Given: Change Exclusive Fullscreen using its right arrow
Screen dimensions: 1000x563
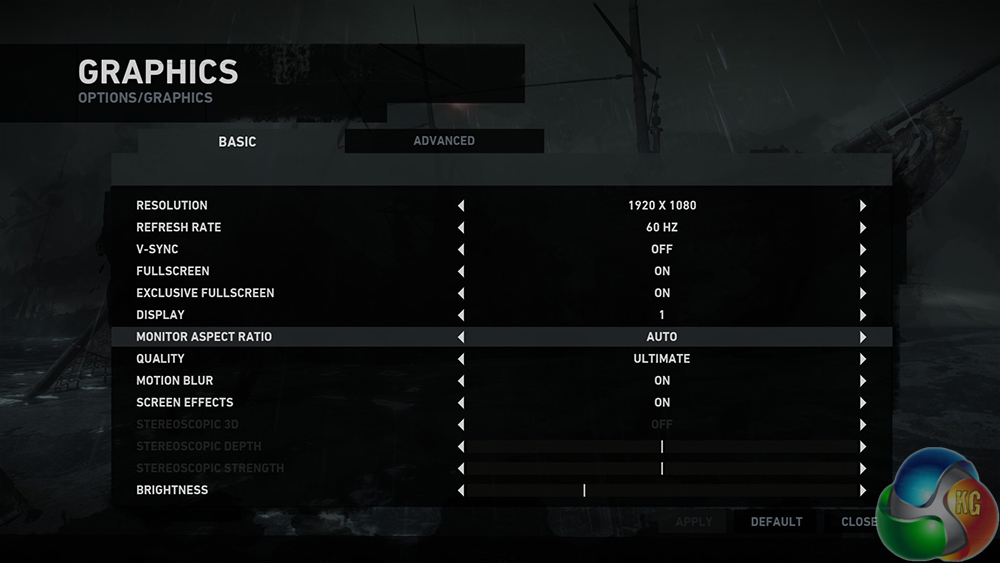Looking at the screenshot, I should (x=862, y=294).
